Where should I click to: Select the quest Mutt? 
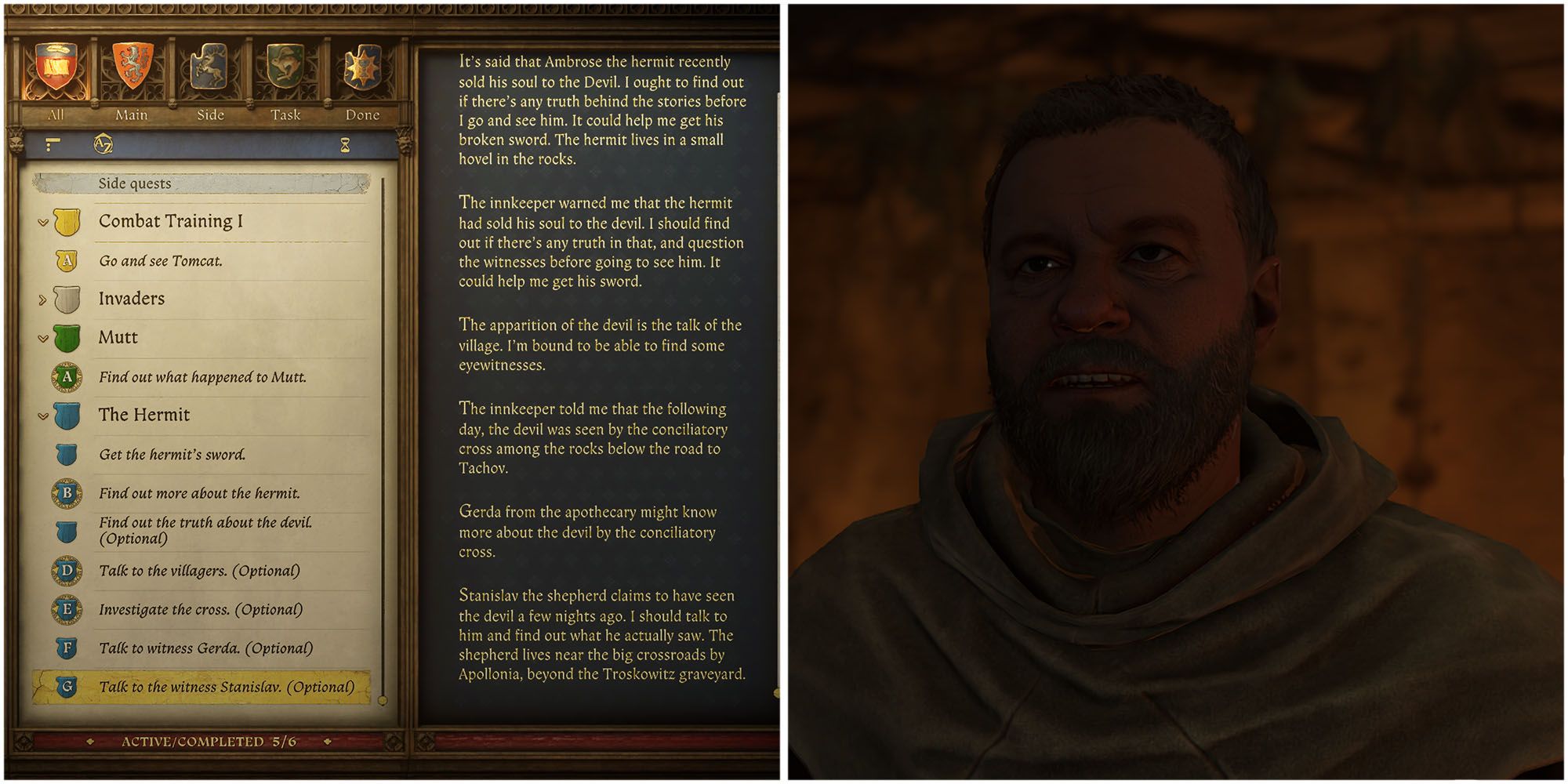[119, 338]
